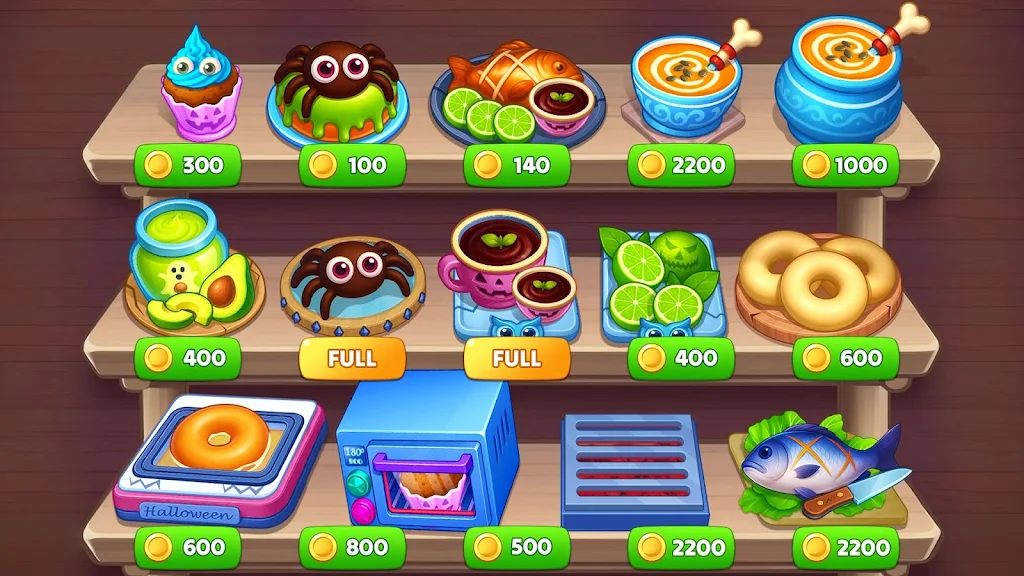Buy the donut plate upgrade for 600
The height and width of the screenshot is (576, 1024).
coord(845,358)
